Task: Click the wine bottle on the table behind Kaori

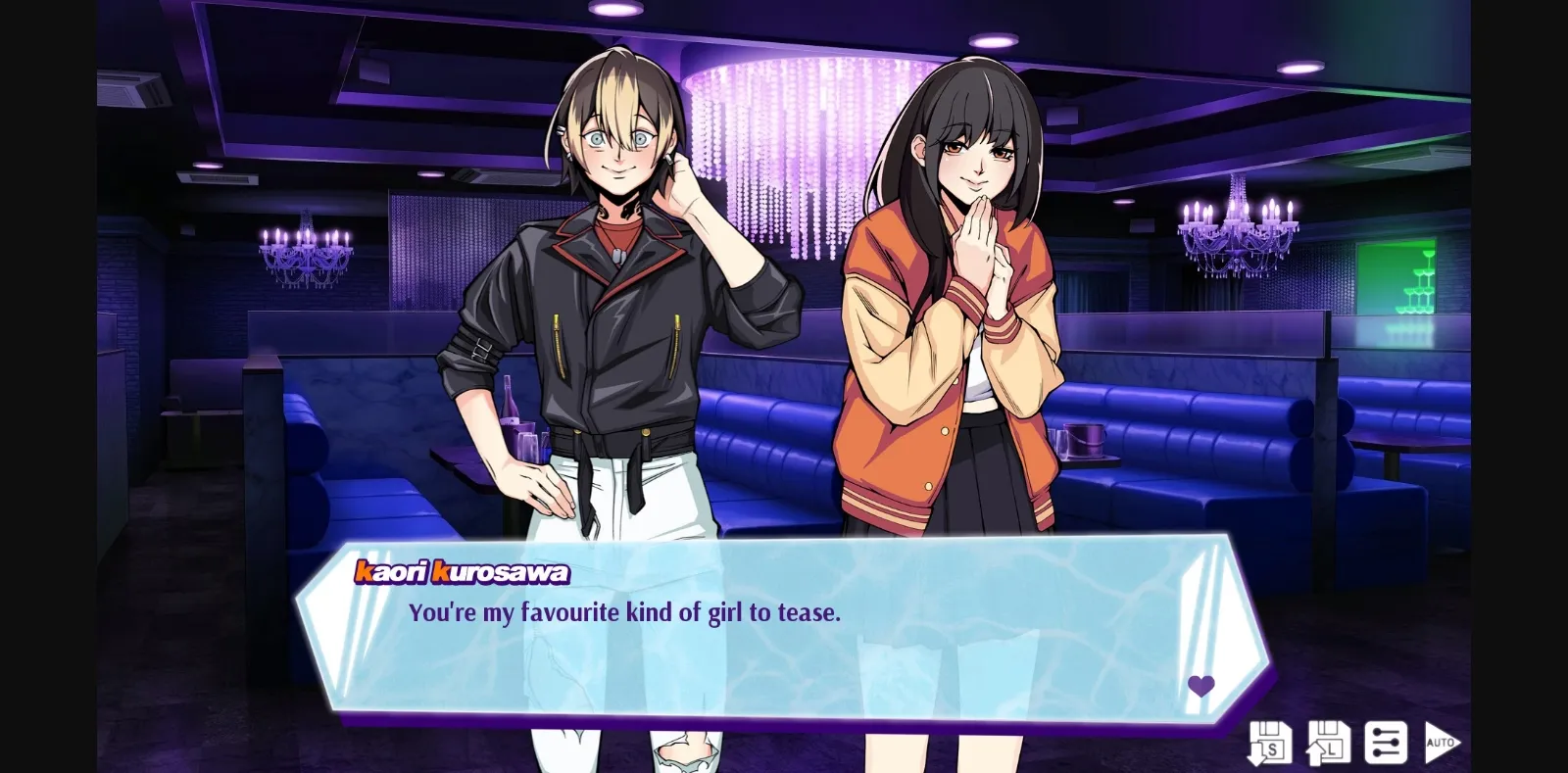Action: pos(511,400)
